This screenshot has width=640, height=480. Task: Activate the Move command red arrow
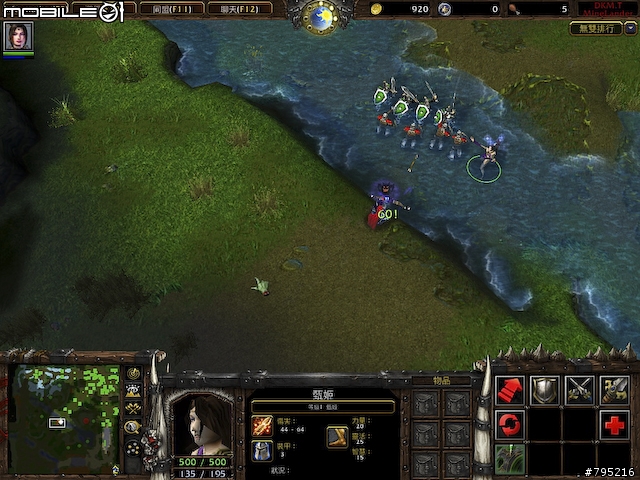pyautogui.click(x=510, y=390)
